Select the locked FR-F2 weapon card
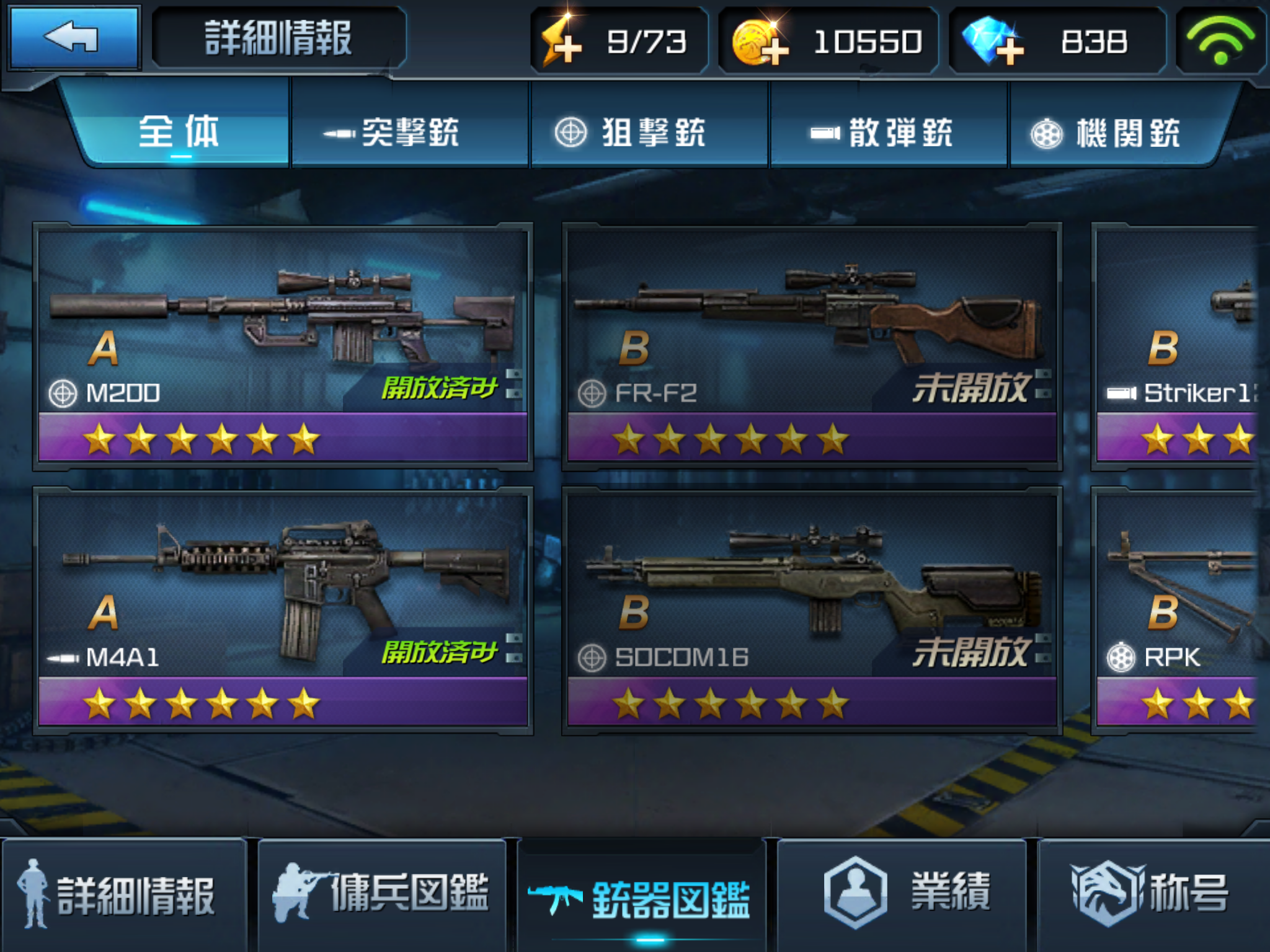The width and height of the screenshot is (1270, 952). coord(811,345)
